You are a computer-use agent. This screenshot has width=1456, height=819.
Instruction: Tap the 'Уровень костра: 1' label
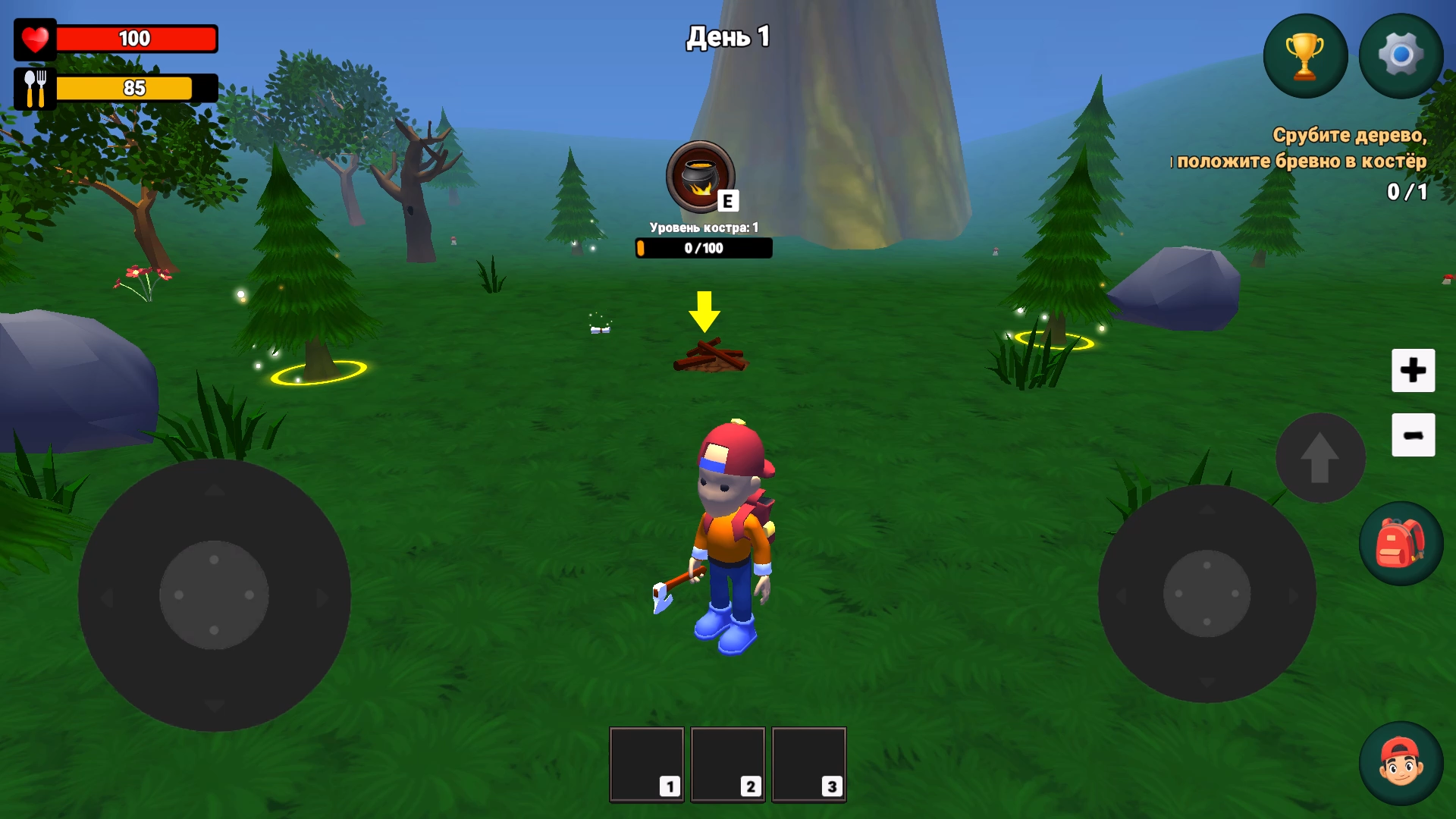coord(703,225)
